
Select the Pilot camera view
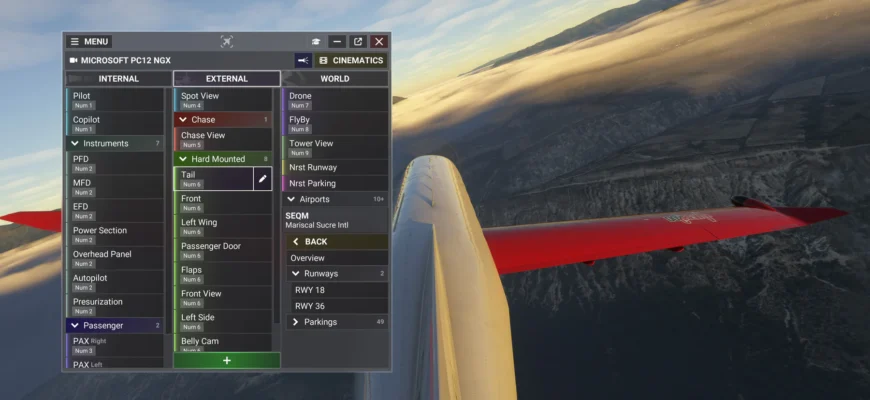click(x=115, y=99)
